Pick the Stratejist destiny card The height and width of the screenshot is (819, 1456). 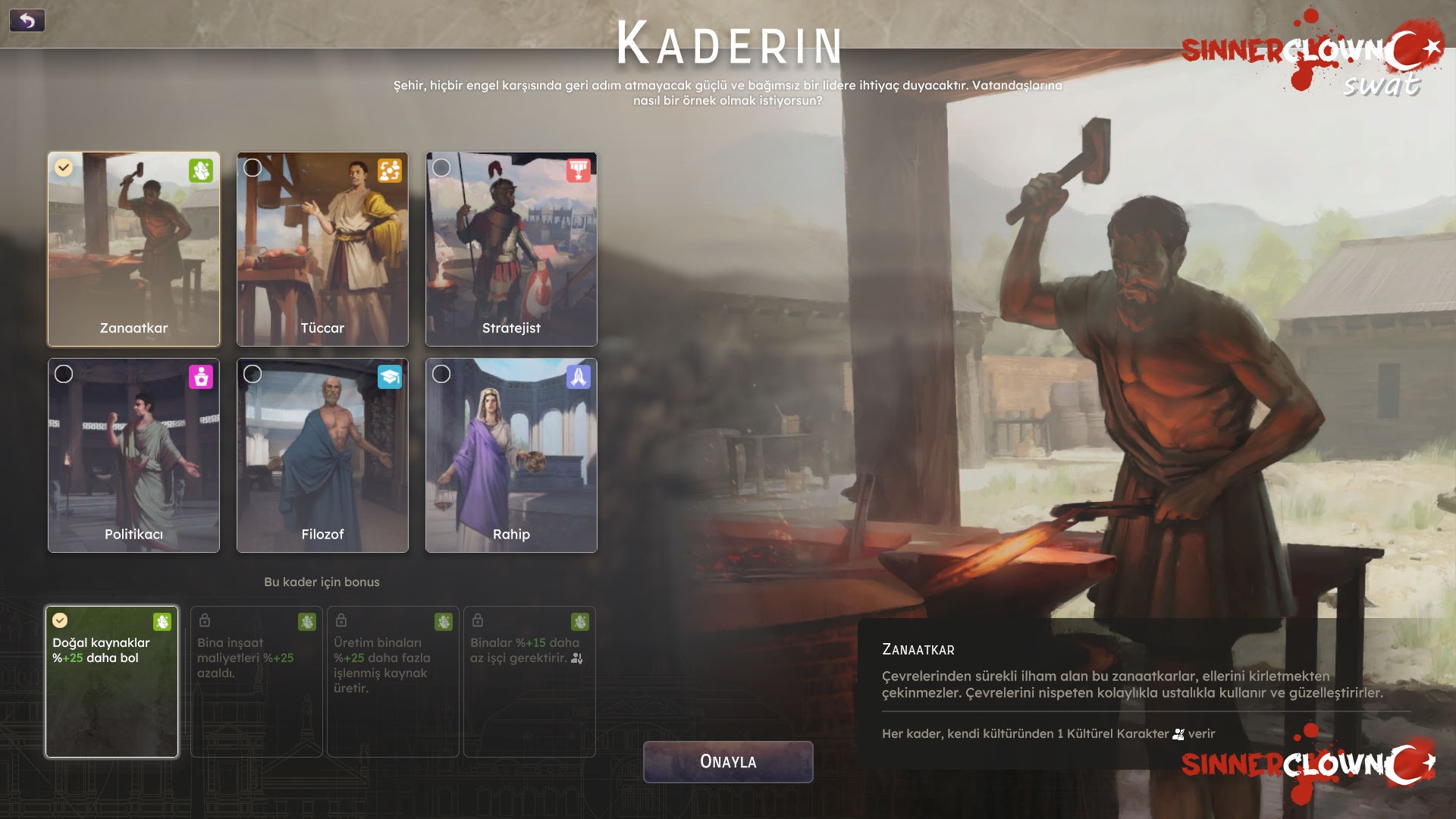point(511,249)
